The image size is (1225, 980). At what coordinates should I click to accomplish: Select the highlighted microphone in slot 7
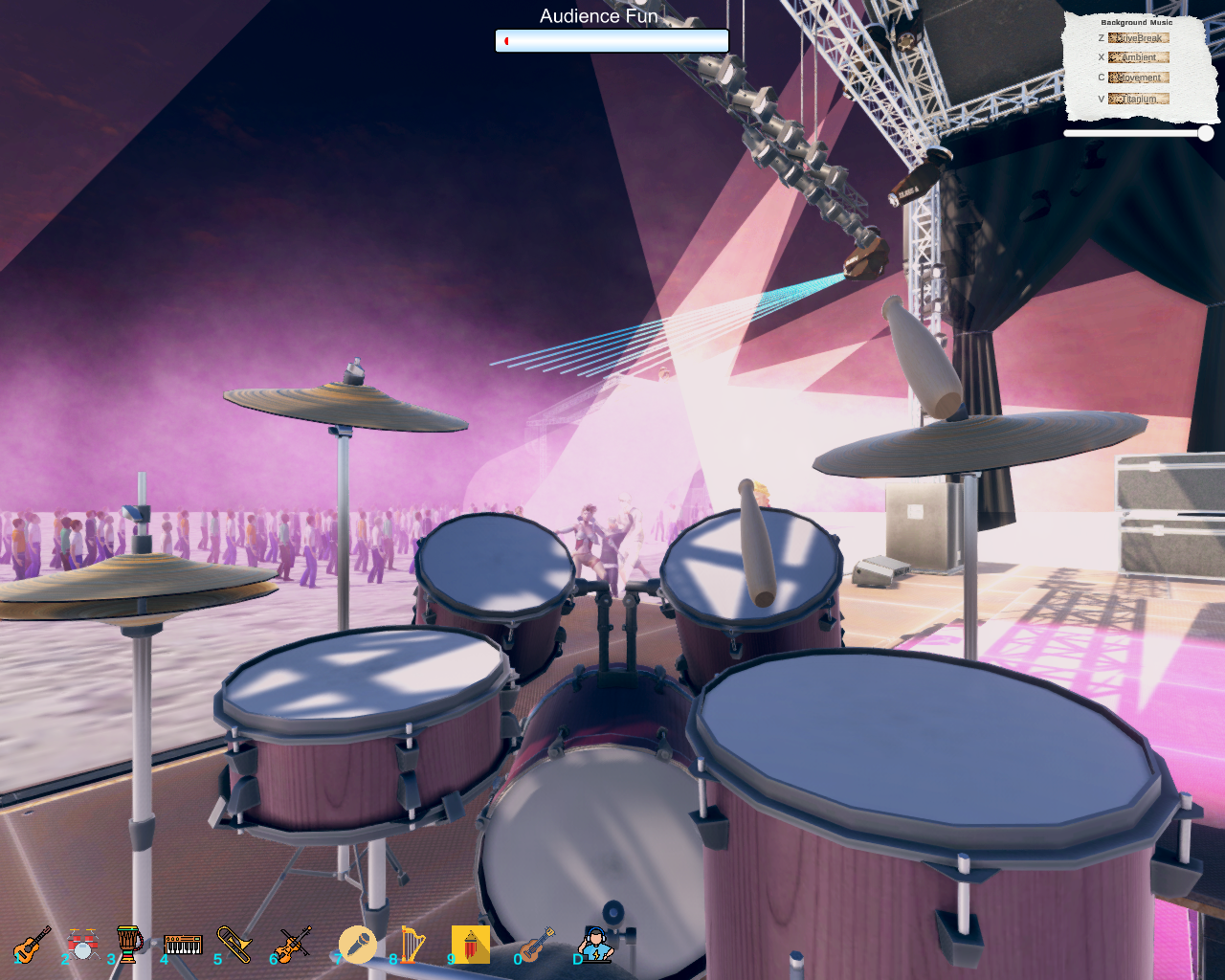tap(359, 943)
